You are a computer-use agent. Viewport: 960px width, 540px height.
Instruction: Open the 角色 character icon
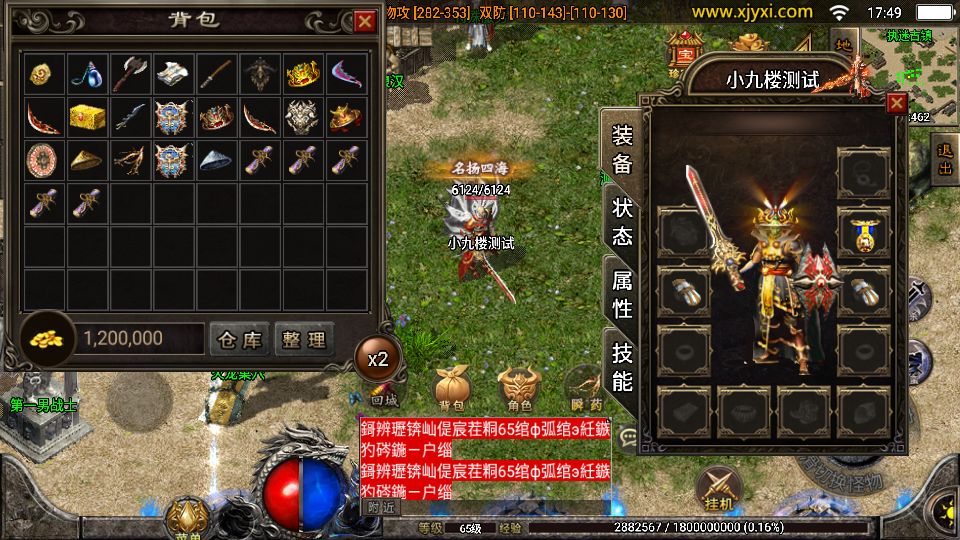[x=519, y=390]
